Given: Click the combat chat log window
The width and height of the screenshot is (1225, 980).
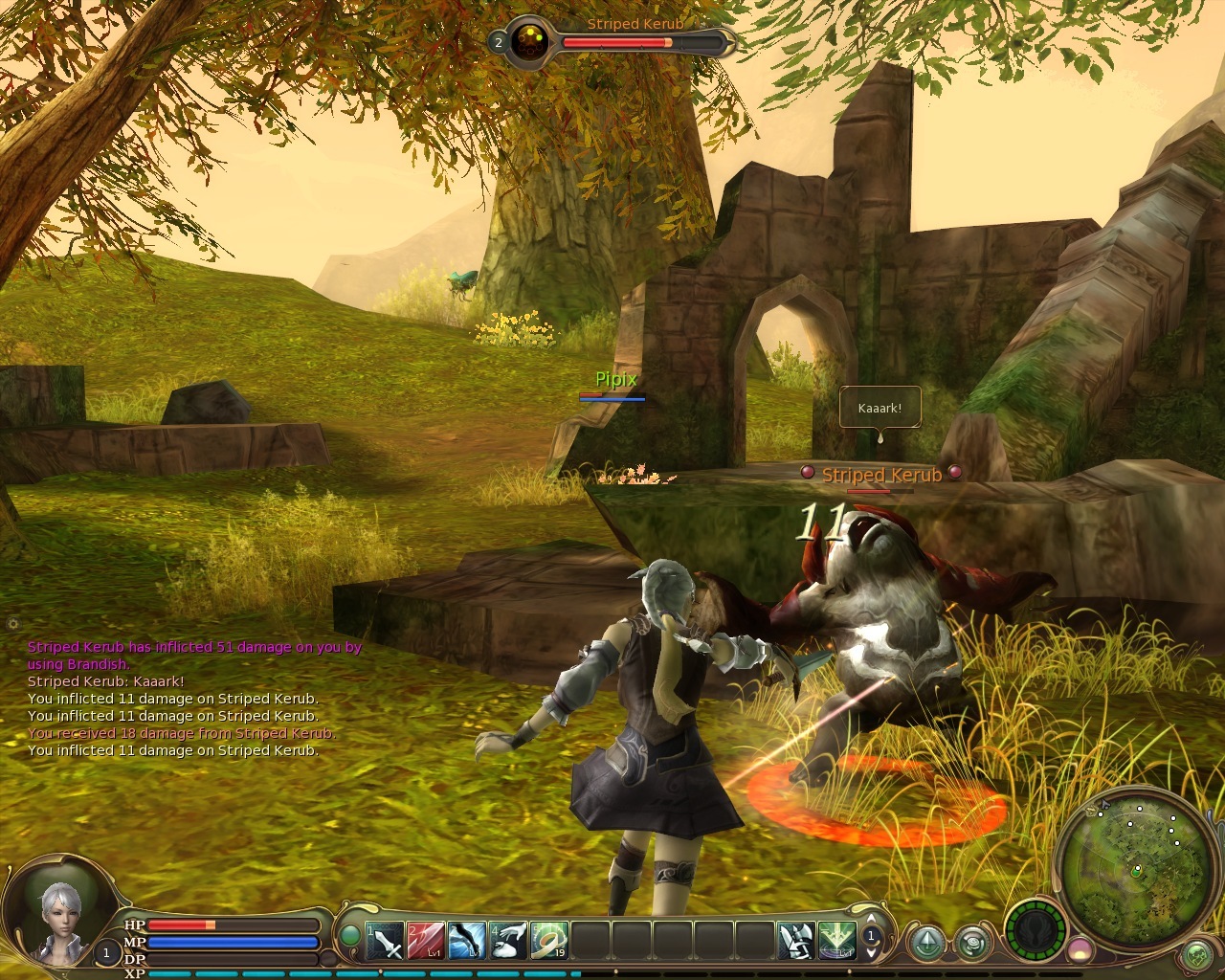Looking at the screenshot, I should tap(191, 699).
